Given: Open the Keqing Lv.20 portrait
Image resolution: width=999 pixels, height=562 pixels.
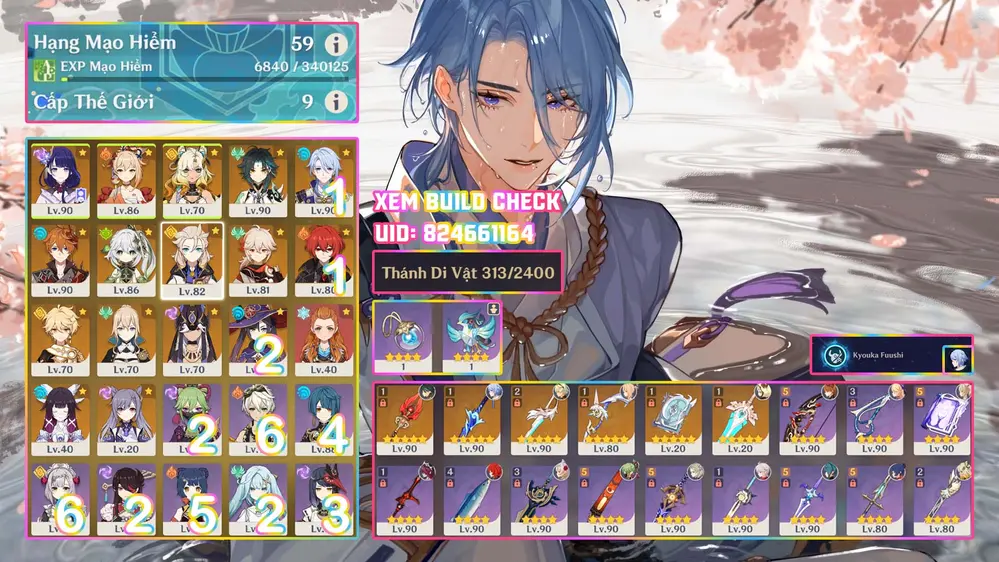Looking at the screenshot, I should tap(126, 414).
